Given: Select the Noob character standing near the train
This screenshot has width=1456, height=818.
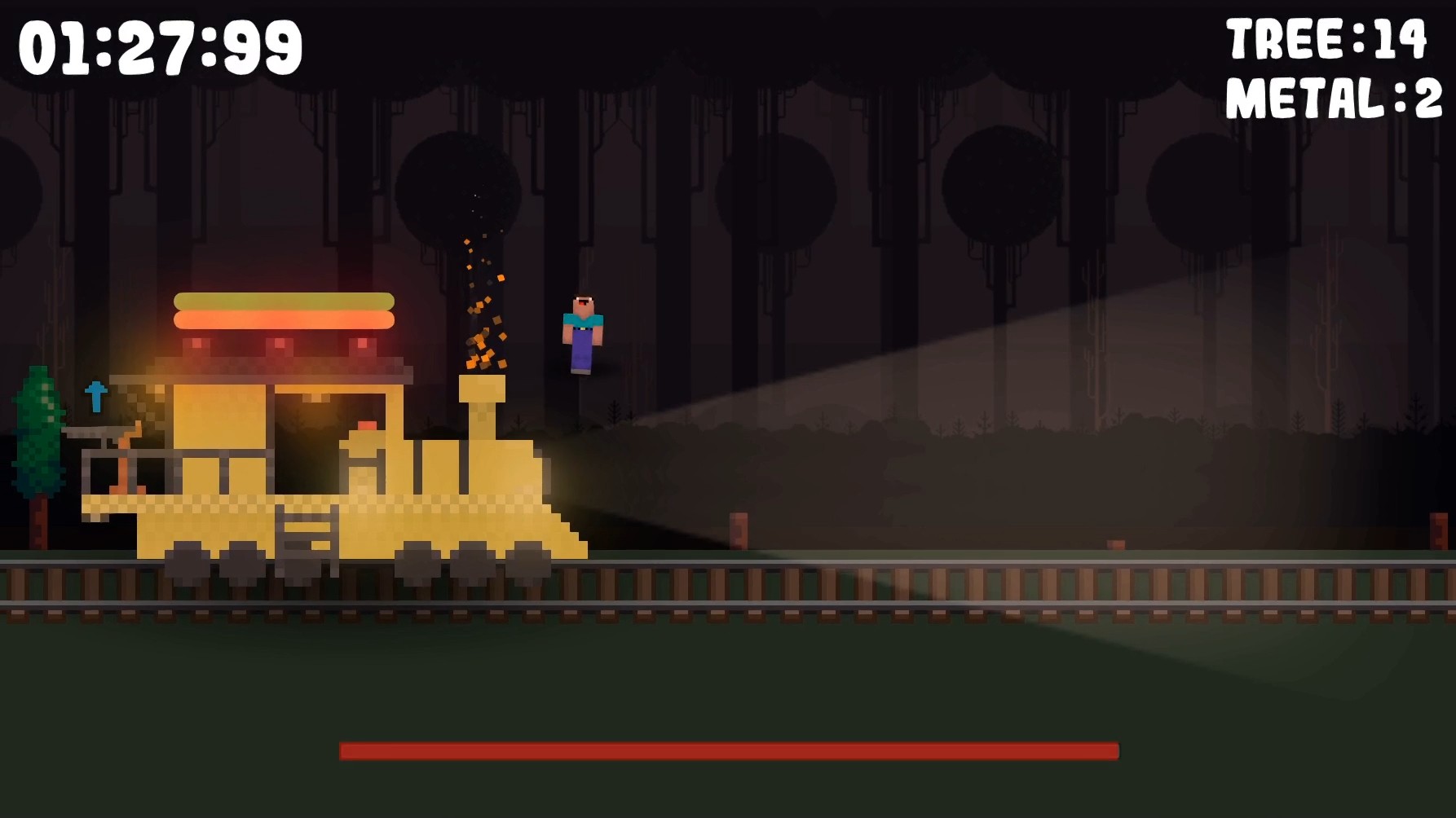Looking at the screenshot, I should (x=582, y=334).
